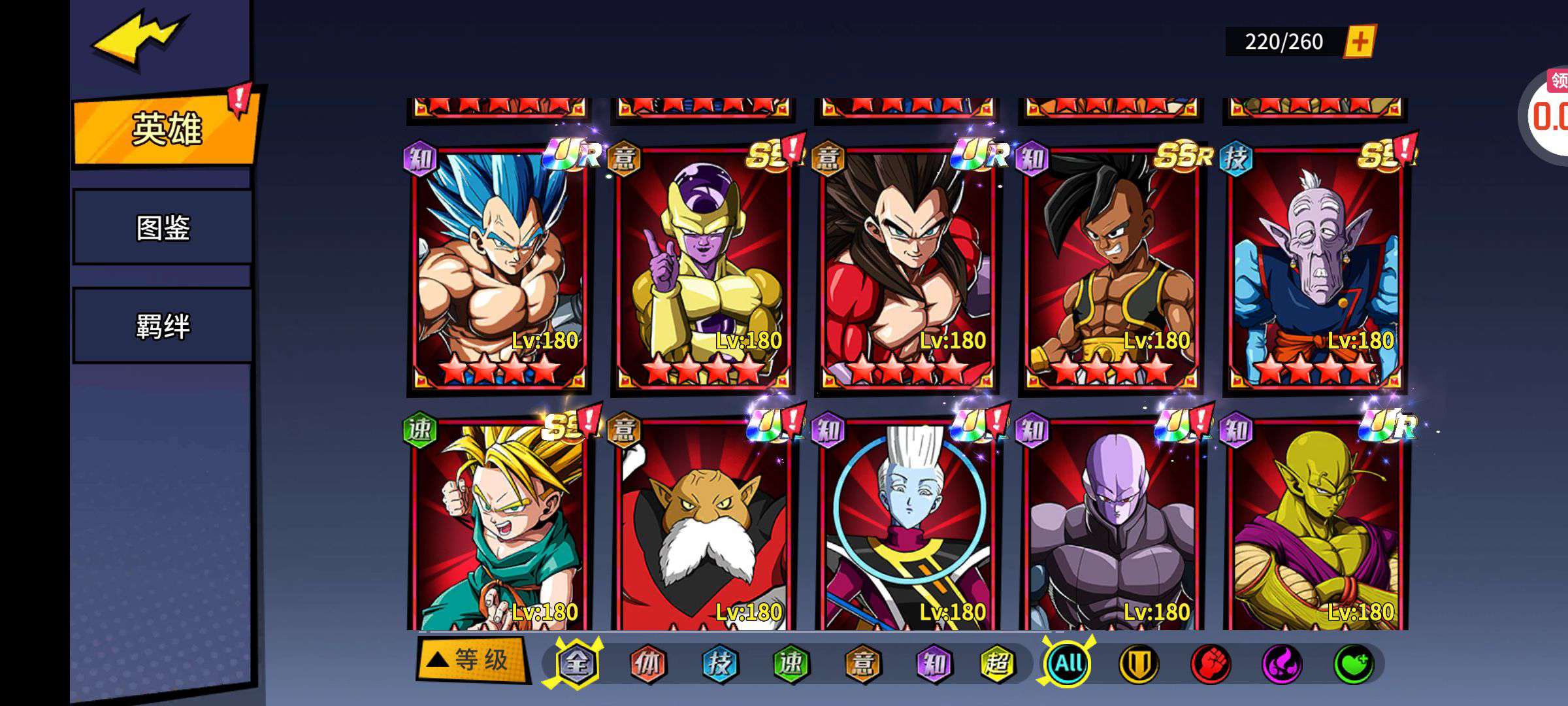This screenshot has width=1568, height=706.
Task: Select the blond kid Trunks card
Action: (x=499, y=529)
